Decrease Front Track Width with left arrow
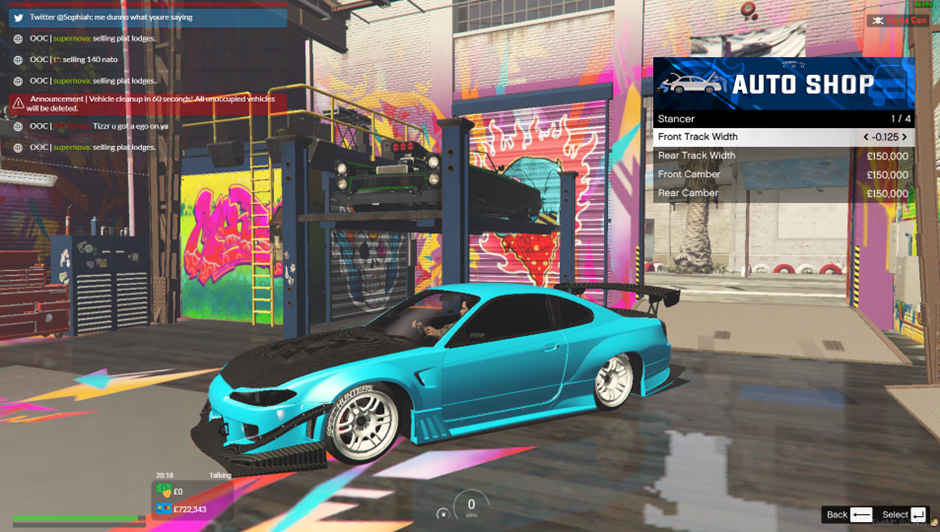 (866, 137)
